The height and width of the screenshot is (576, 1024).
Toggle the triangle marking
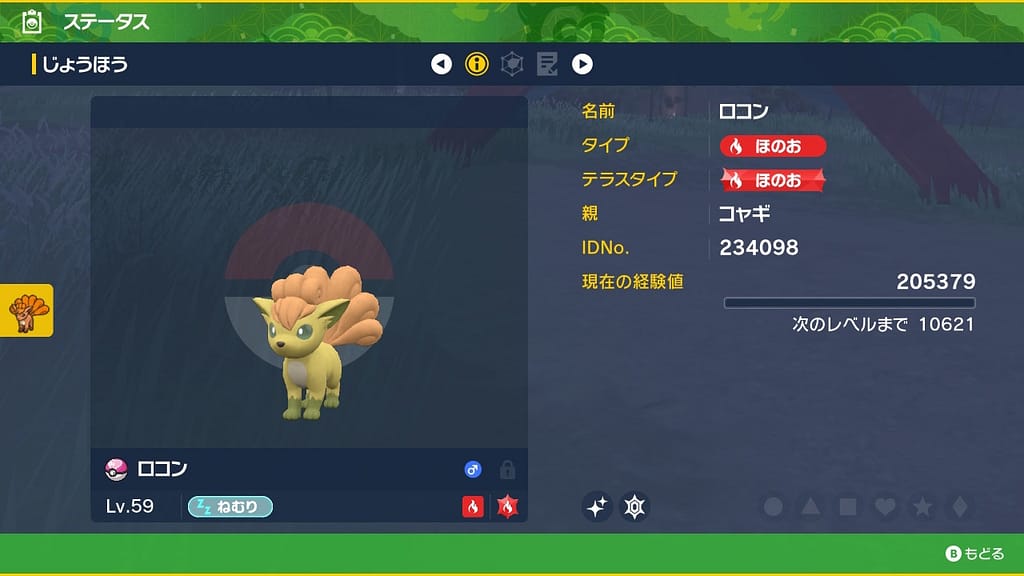point(810,507)
